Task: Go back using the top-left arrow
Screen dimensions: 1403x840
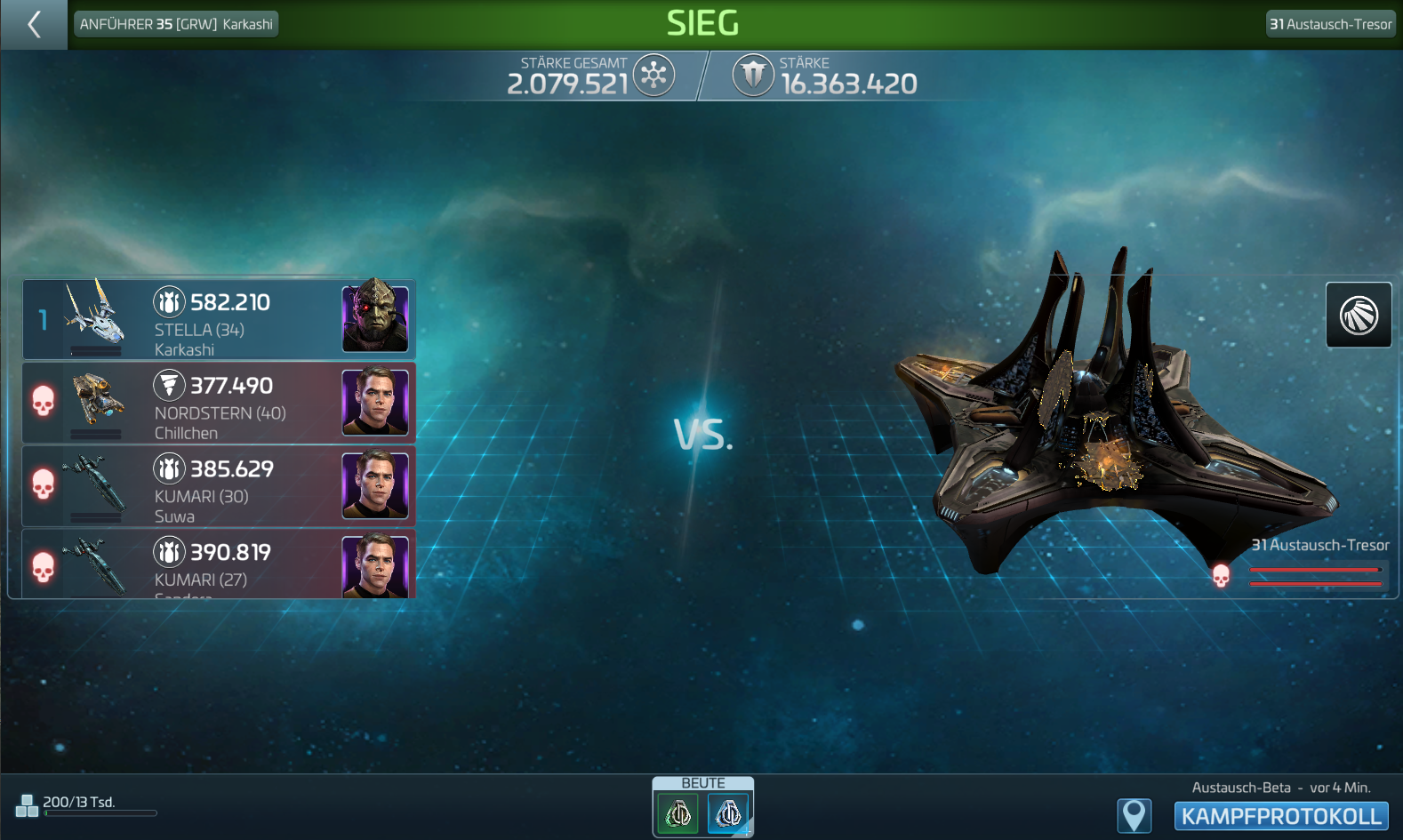Action: (34, 24)
